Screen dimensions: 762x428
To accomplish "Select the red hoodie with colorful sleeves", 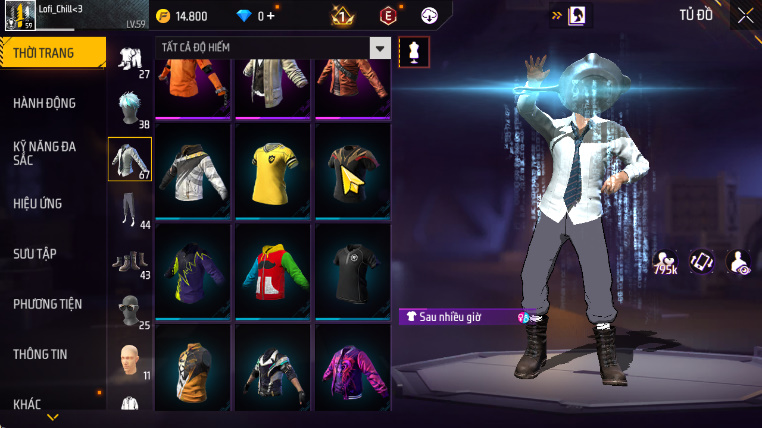I will click(x=273, y=271).
